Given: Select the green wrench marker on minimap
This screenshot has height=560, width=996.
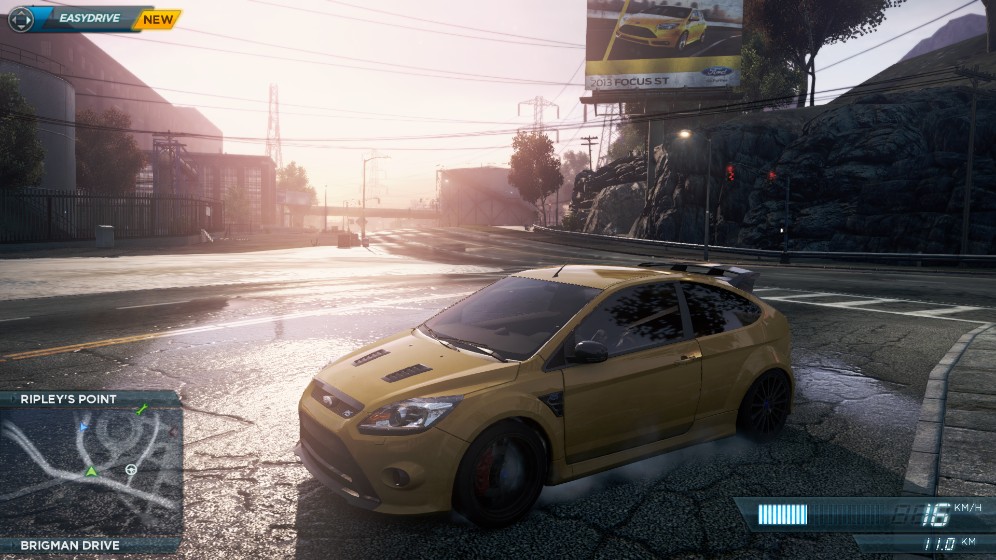Looking at the screenshot, I should 142,409.
